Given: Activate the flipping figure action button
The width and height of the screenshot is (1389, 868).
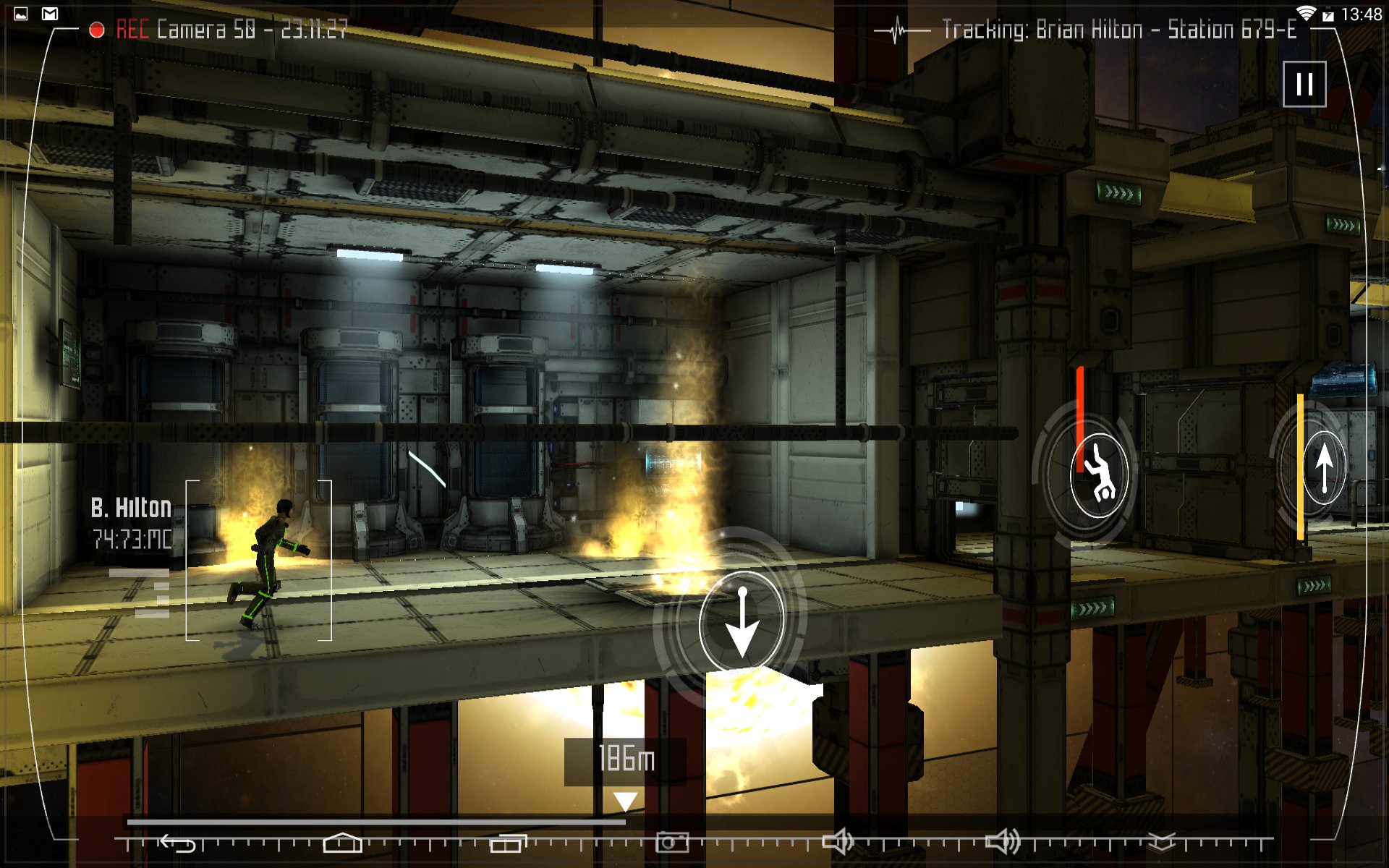Looking at the screenshot, I should [1098, 475].
